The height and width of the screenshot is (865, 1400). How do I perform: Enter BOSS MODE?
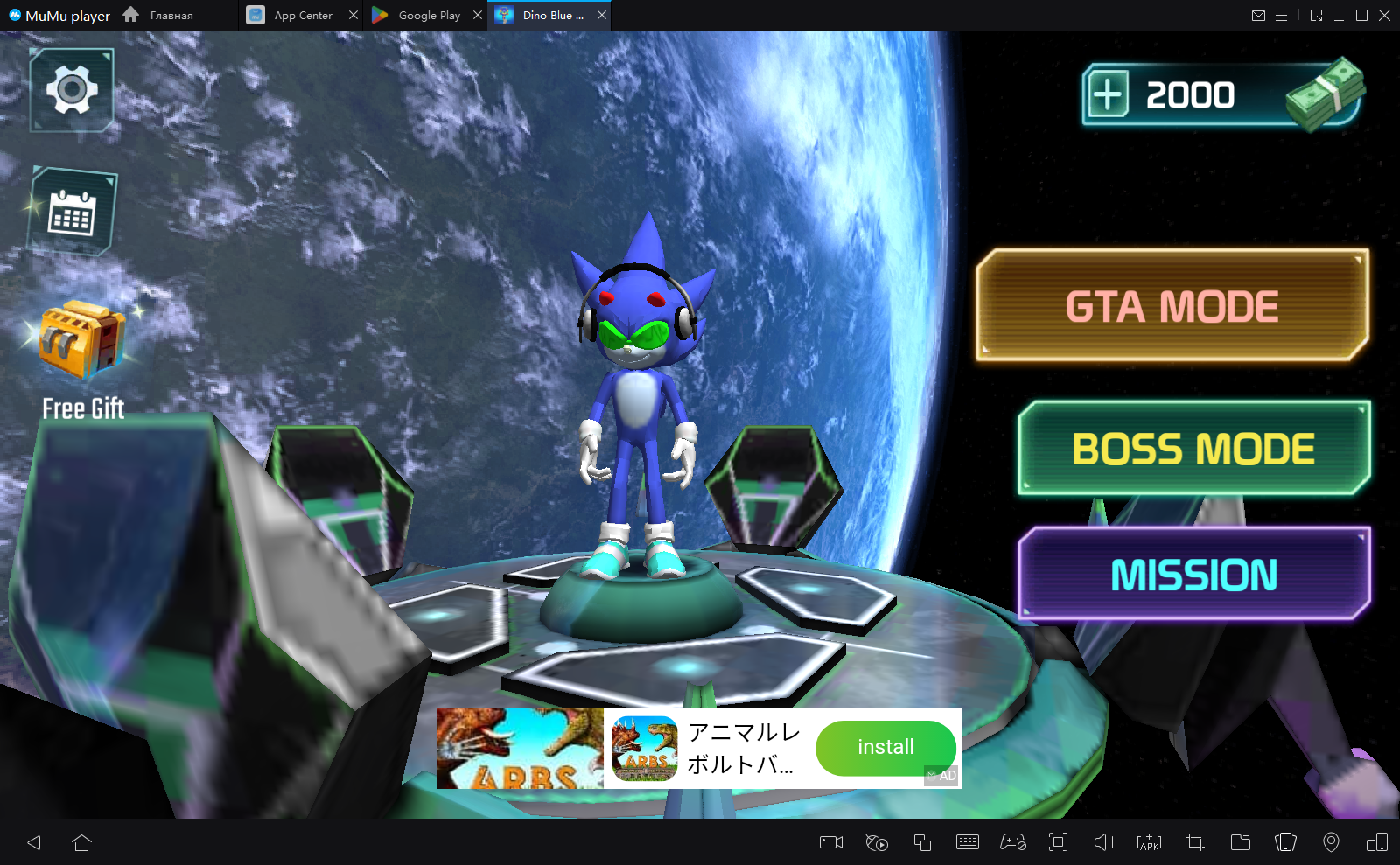1193,449
